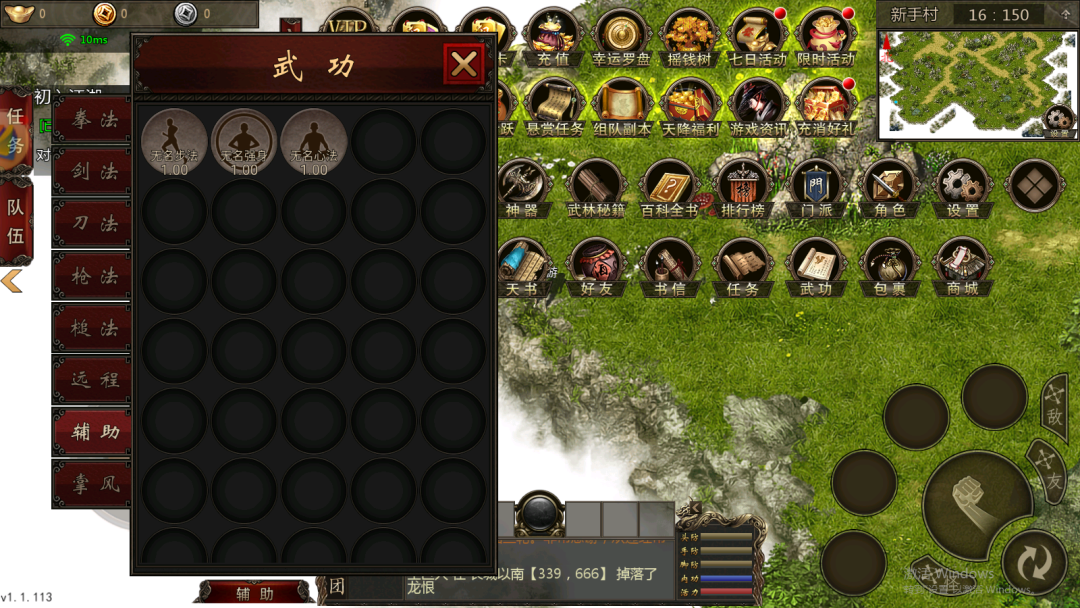Open the 充值 recharge shop

[x=552, y=38]
